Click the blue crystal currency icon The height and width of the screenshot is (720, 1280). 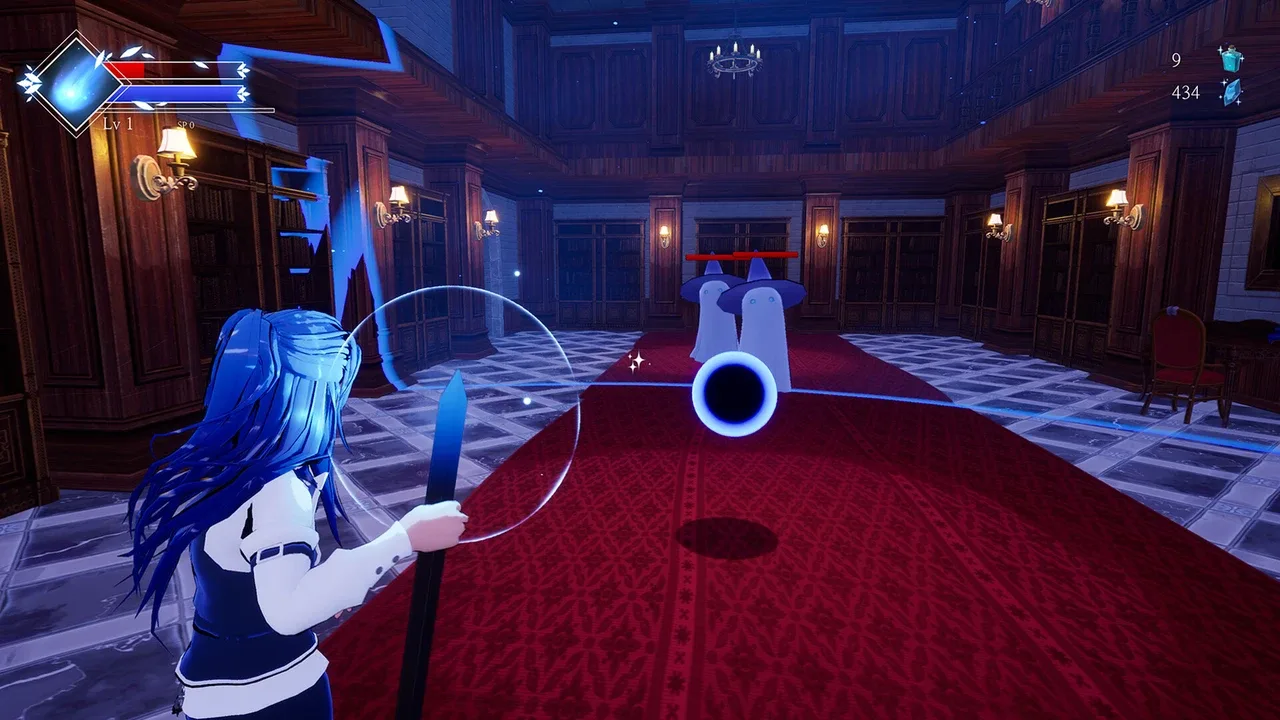[1231, 92]
